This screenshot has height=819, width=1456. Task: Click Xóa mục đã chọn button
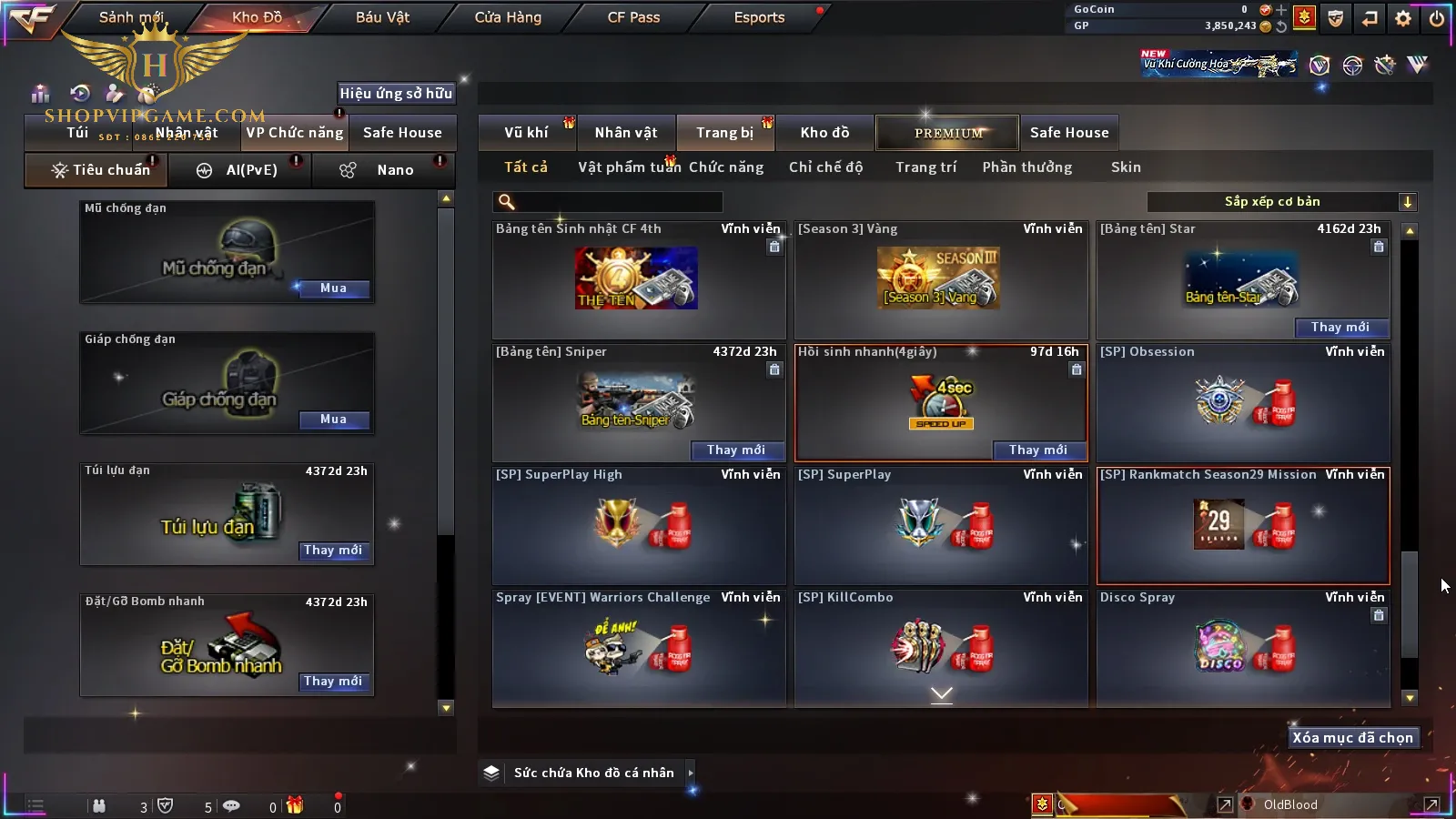click(x=1352, y=738)
